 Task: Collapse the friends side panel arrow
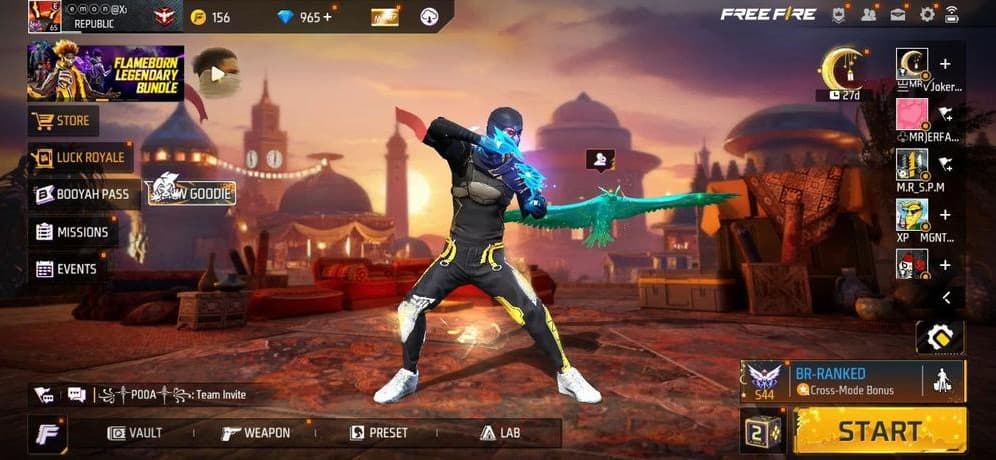coord(946,298)
